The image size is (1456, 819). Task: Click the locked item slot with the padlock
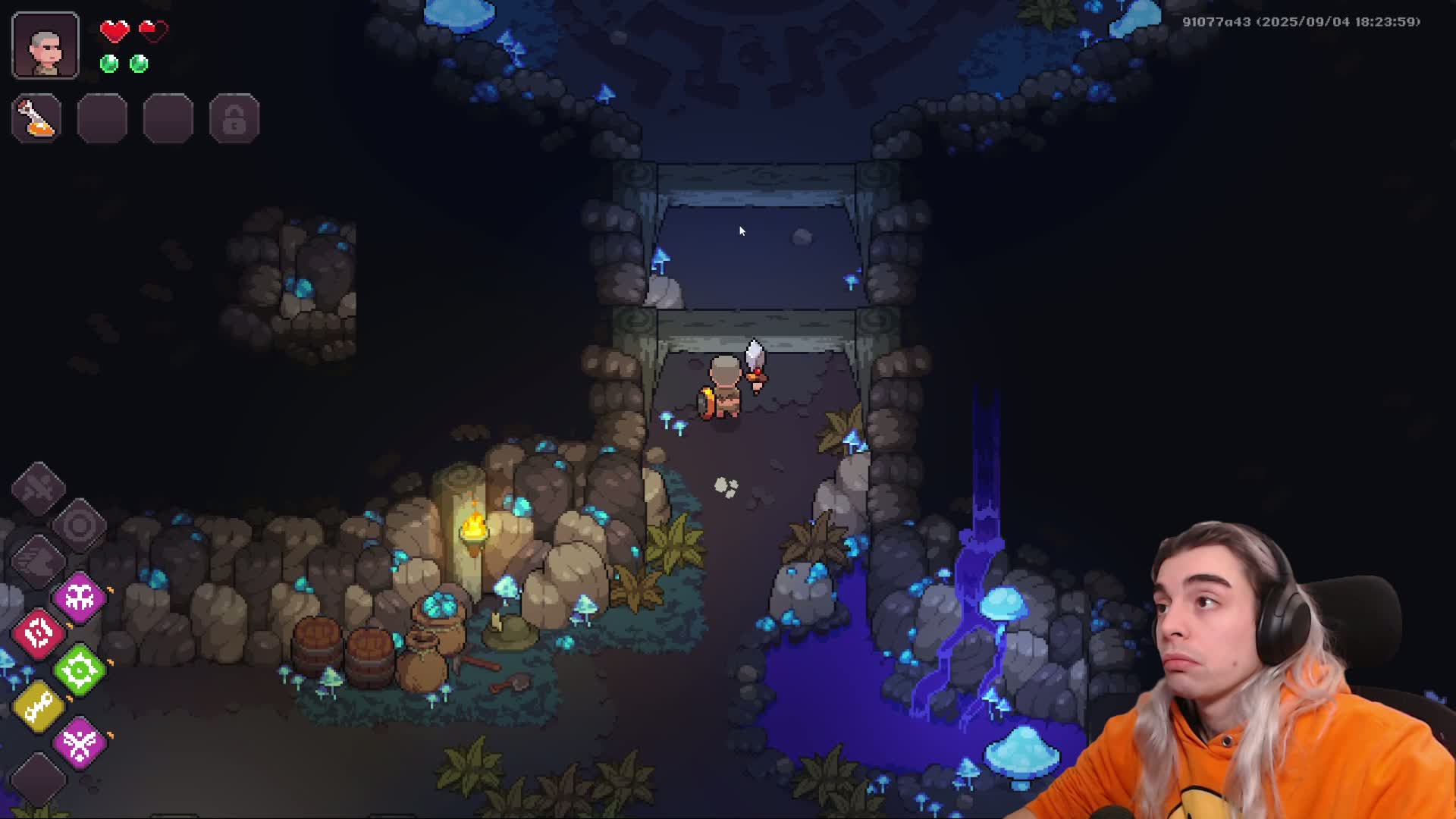234,118
